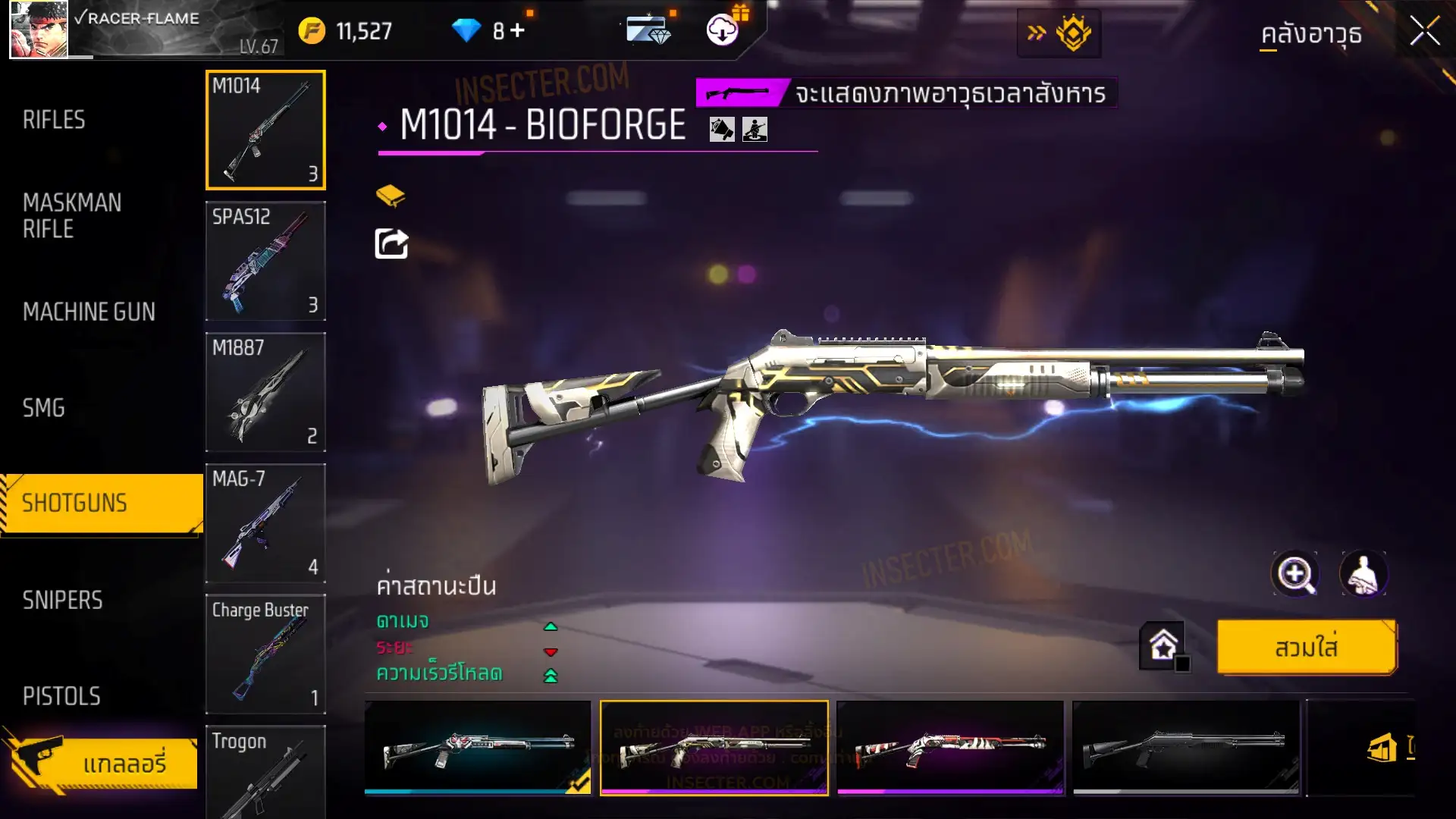
Task: Open the Maskman Rifle category
Action: coord(72,215)
